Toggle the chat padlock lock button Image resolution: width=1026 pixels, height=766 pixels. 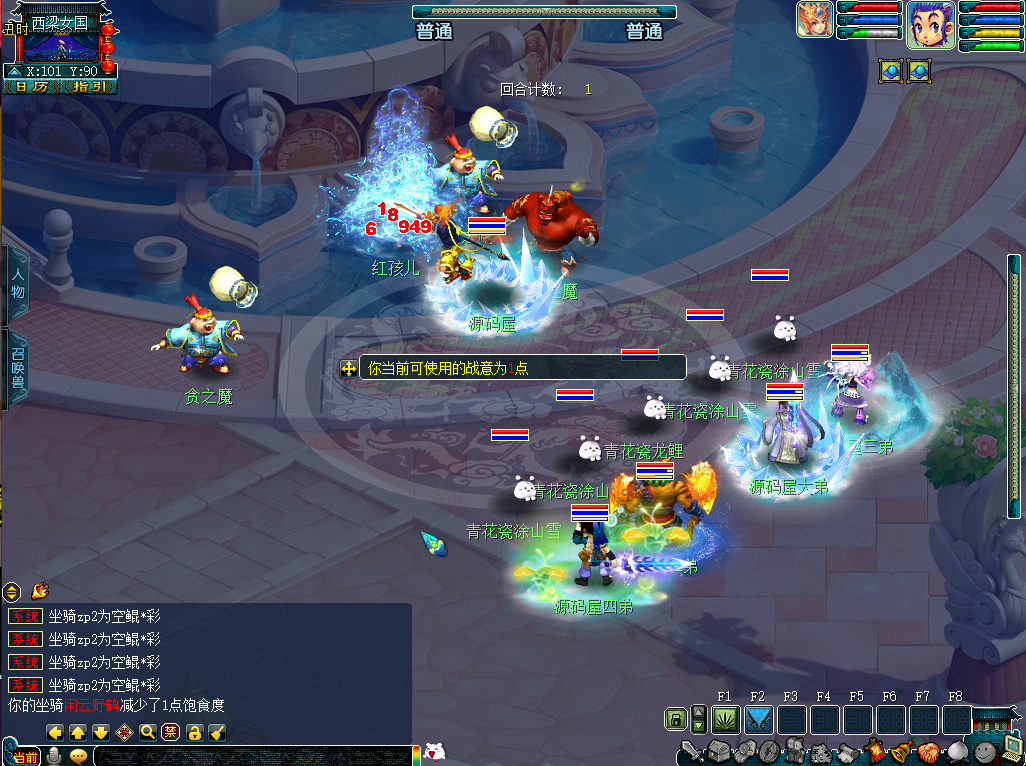pyautogui.click(x=195, y=732)
